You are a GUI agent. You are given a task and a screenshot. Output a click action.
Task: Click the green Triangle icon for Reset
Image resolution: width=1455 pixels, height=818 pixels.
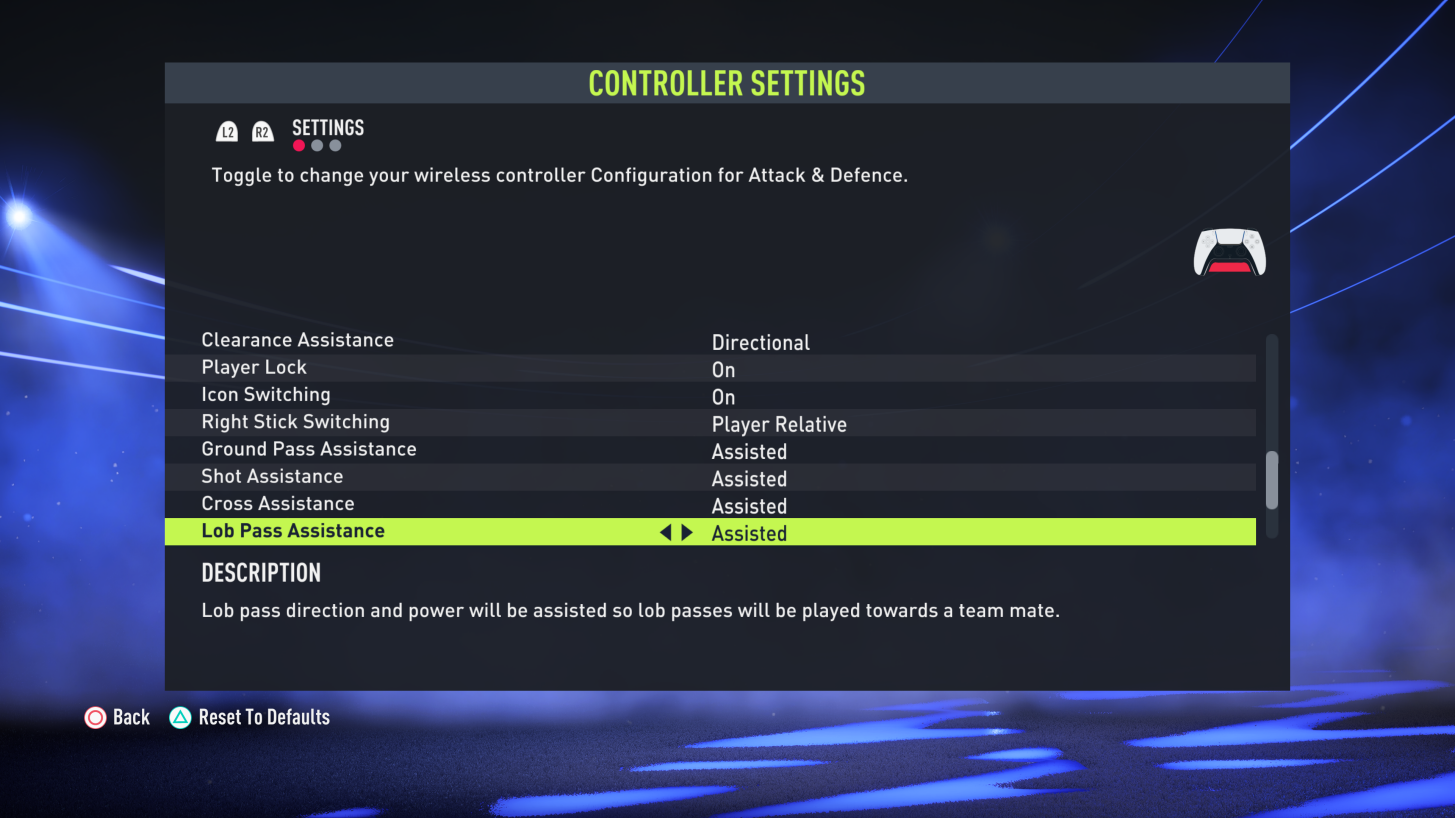pos(178,717)
